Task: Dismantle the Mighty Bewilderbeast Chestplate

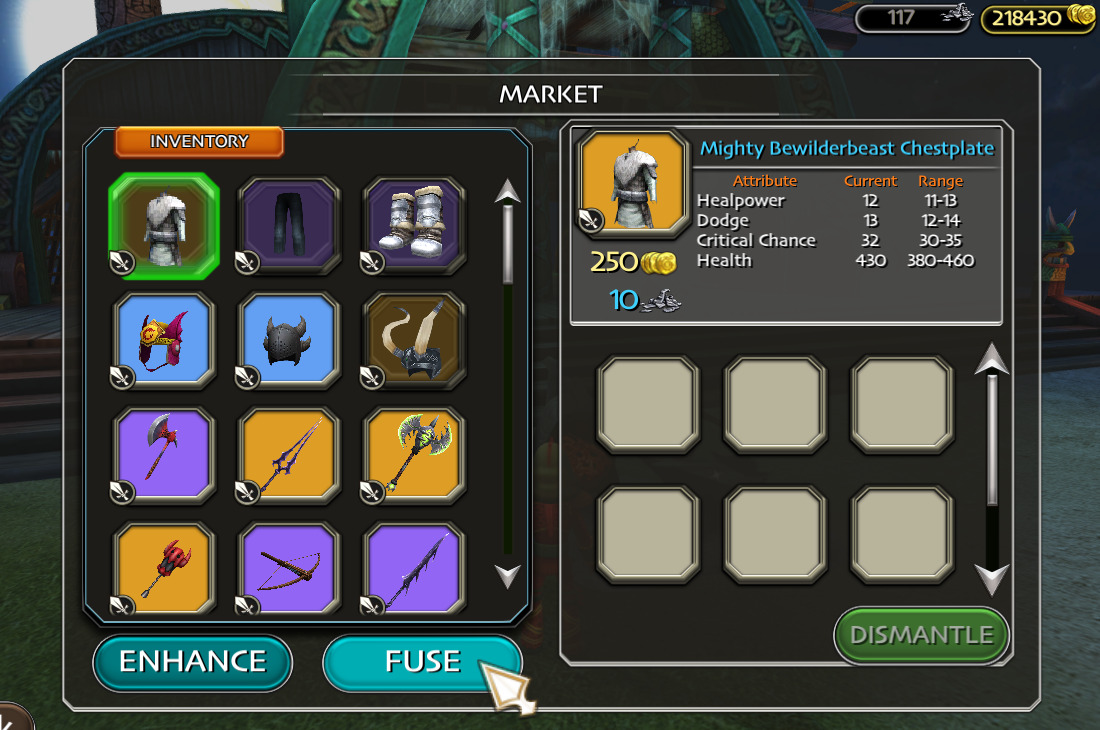Action: tap(921, 635)
